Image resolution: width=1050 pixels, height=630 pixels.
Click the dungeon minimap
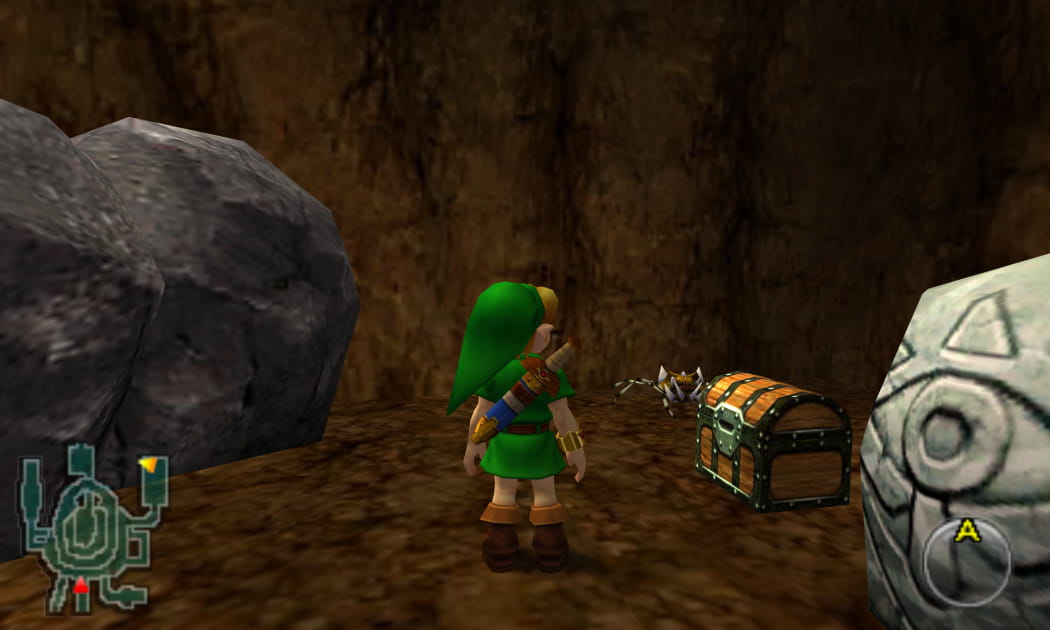click(x=91, y=526)
